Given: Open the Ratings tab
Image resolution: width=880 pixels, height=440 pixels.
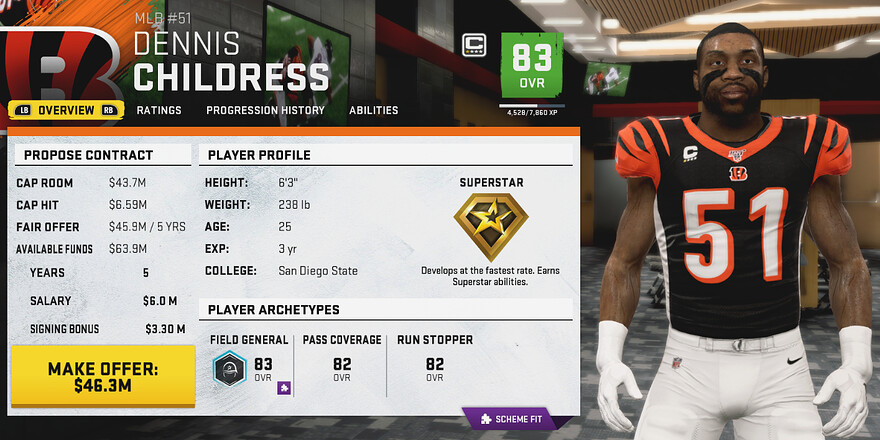Looking at the screenshot, I should (159, 110).
